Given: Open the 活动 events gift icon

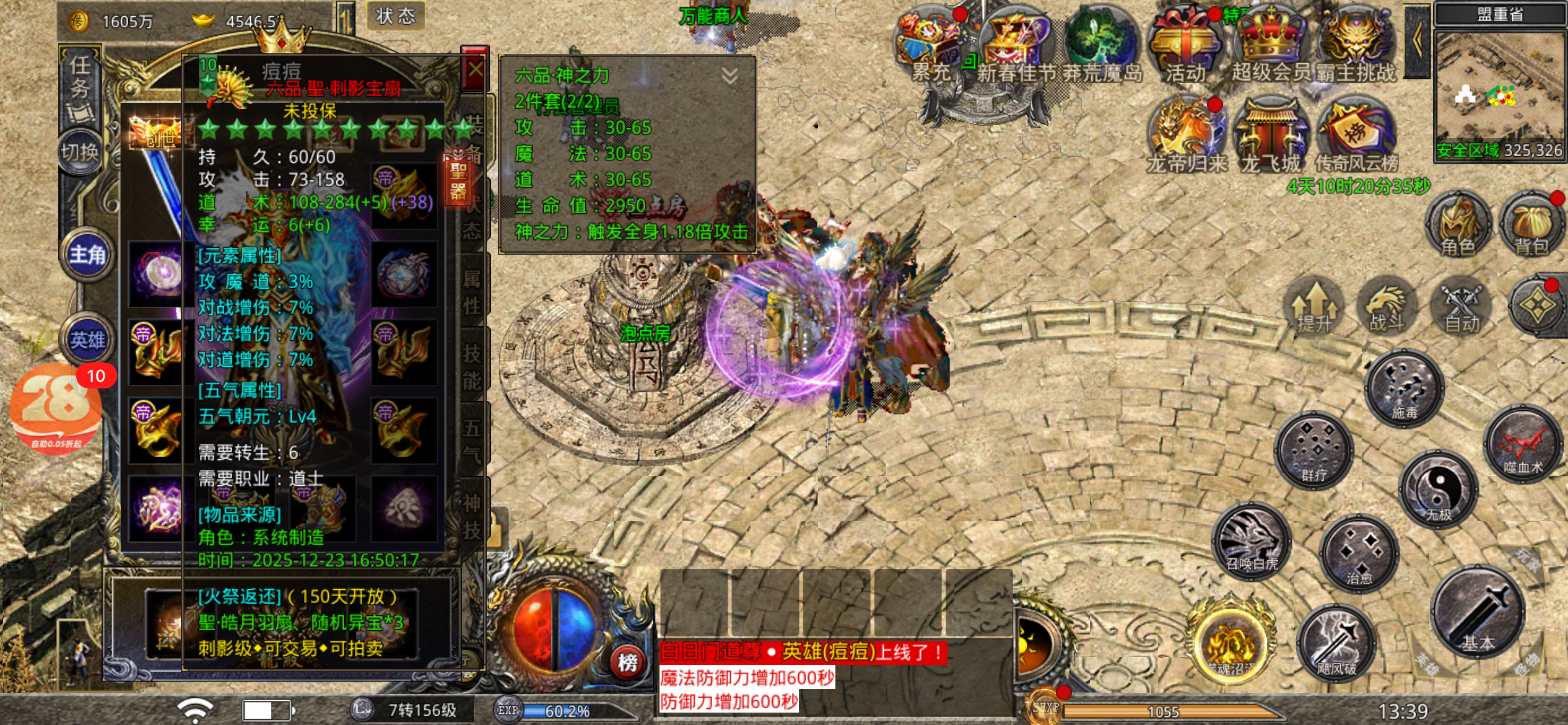Looking at the screenshot, I should pyautogui.click(x=1185, y=46).
